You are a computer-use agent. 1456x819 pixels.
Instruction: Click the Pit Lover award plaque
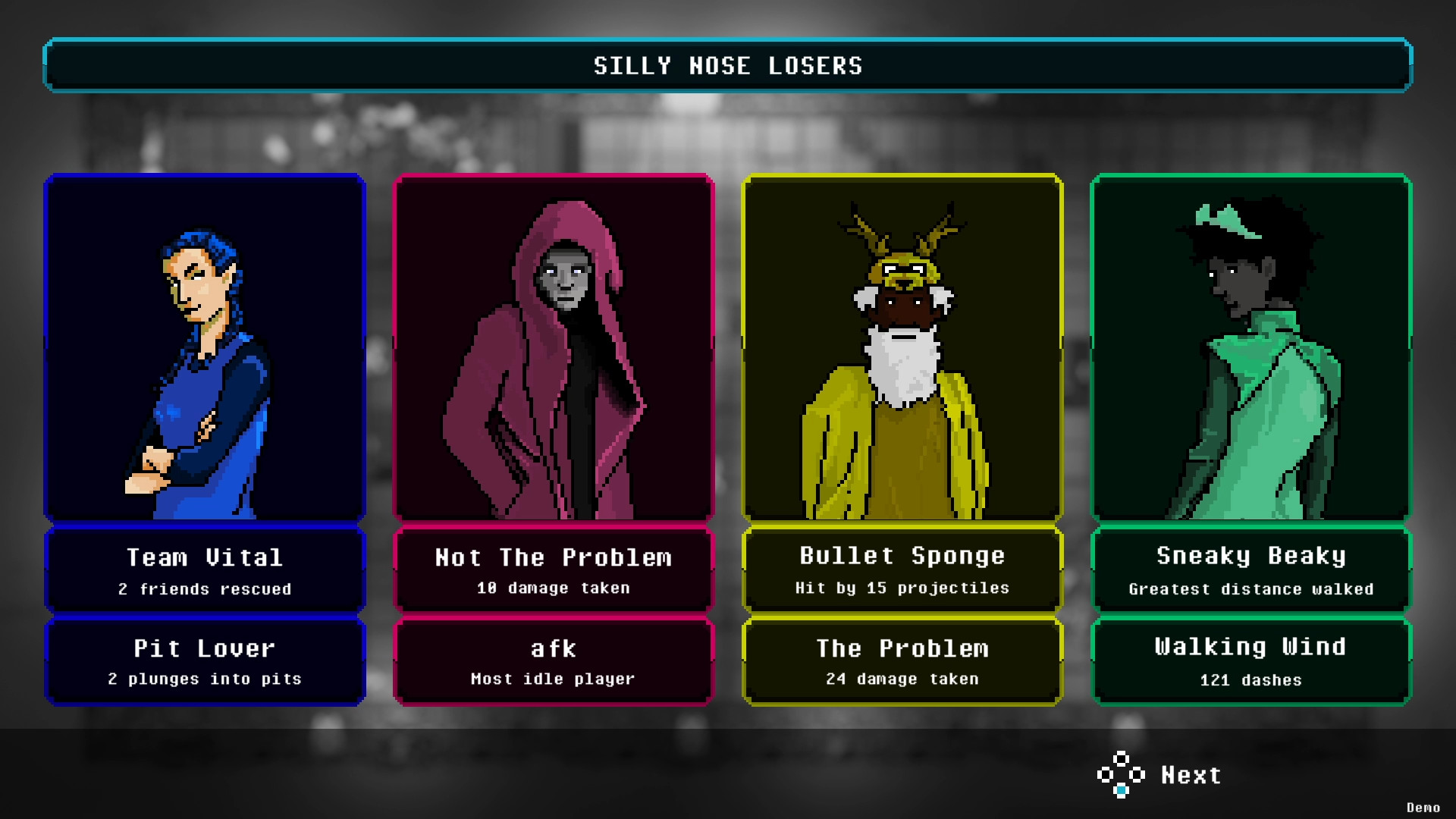[x=205, y=661]
